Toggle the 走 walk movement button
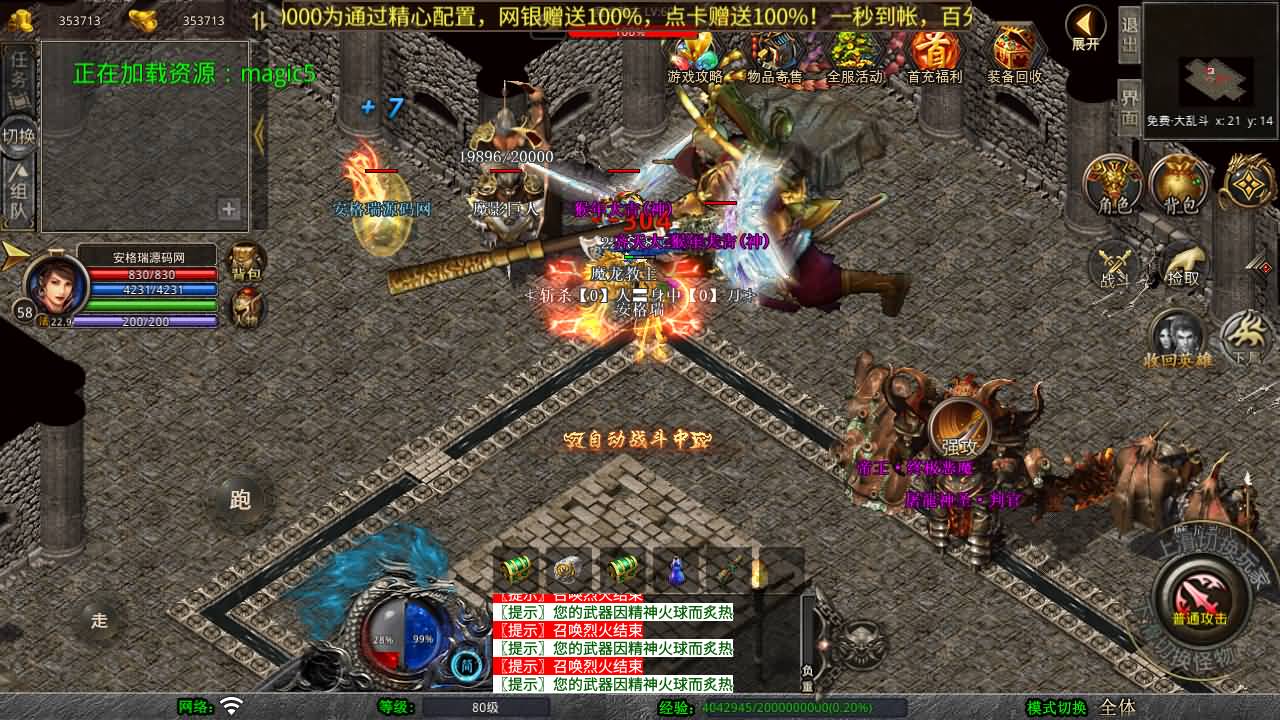1280x720 pixels. [99, 621]
